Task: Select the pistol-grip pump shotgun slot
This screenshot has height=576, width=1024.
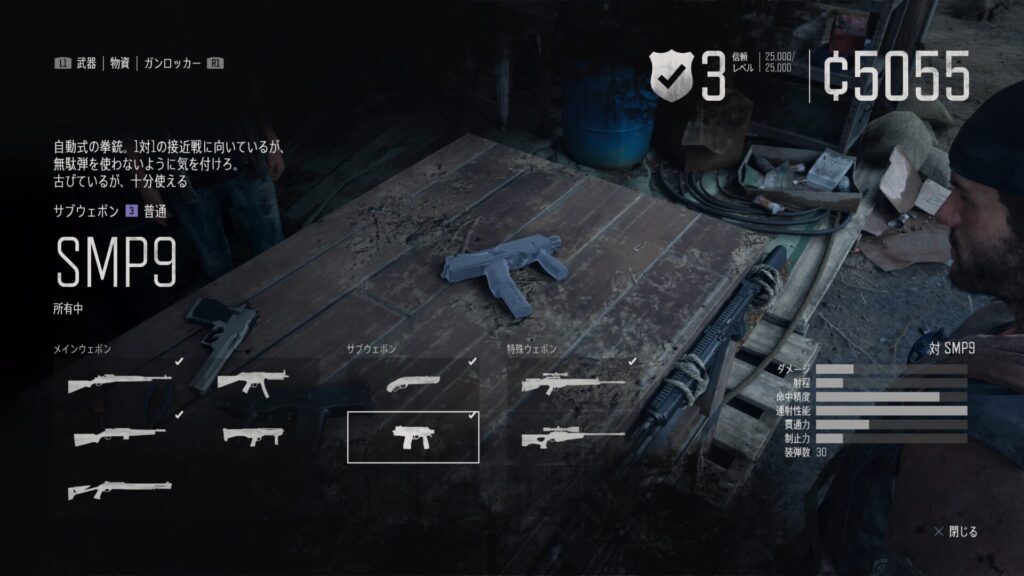Action: [x=120, y=489]
